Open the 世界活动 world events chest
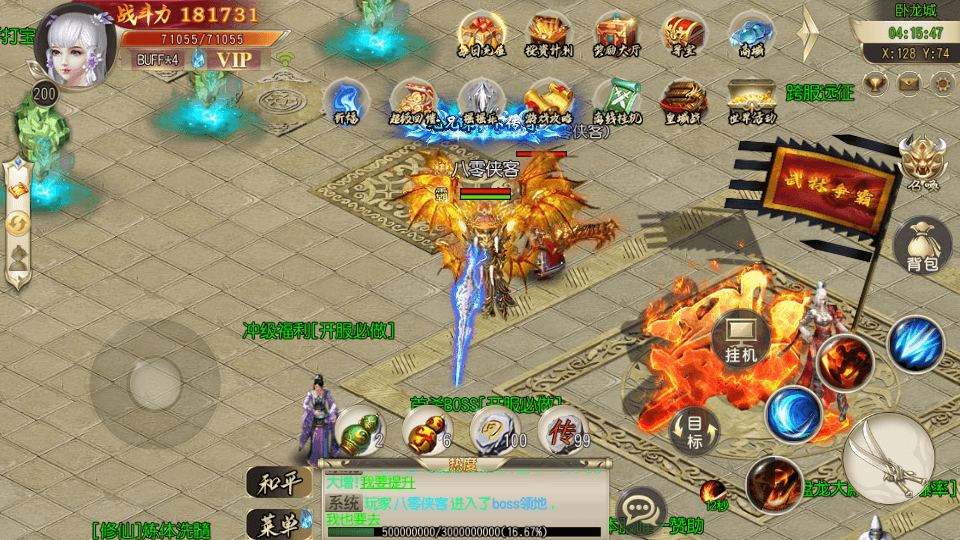960x540 pixels. (752, 100)
